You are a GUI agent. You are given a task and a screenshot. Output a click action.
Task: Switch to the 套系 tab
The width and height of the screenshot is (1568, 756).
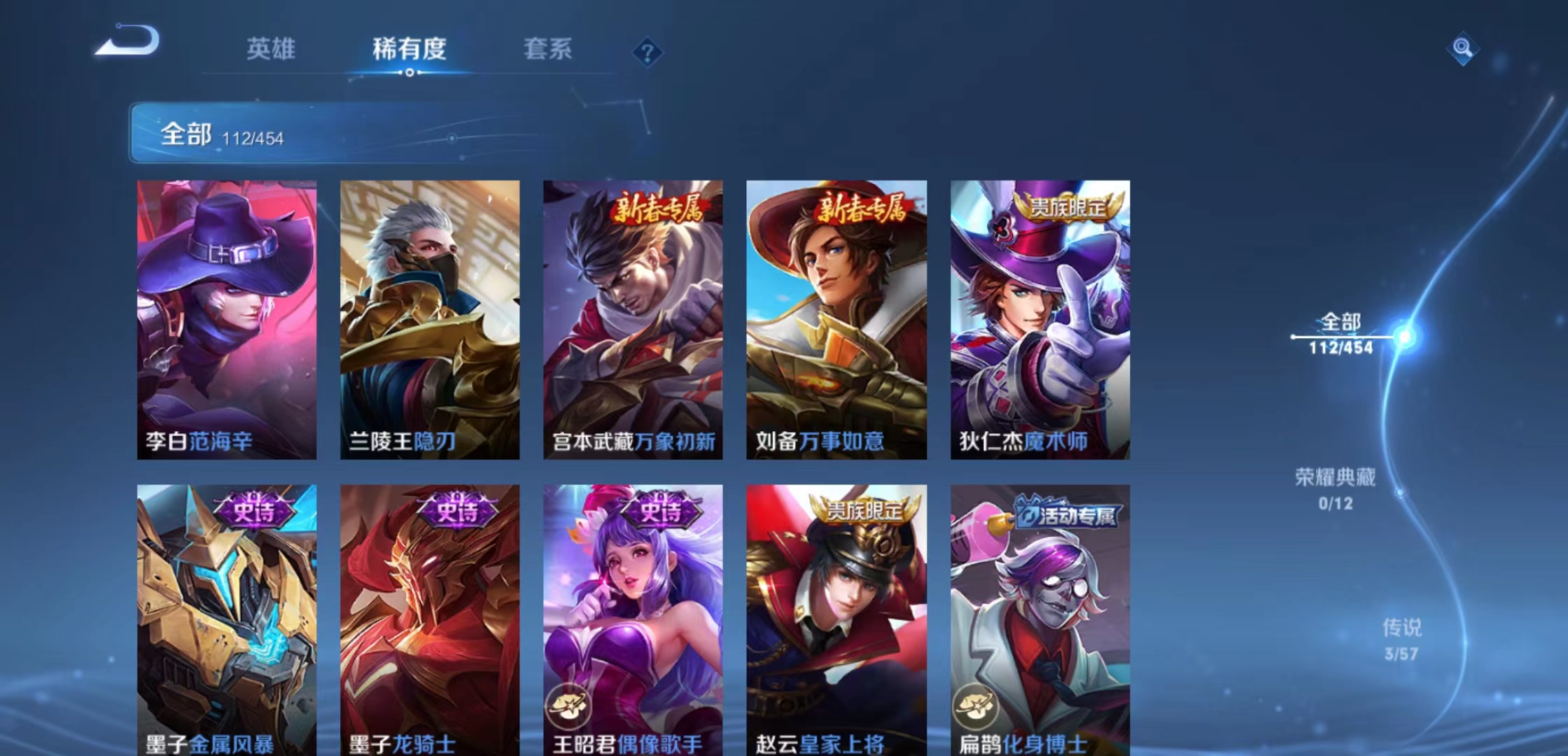click(x=547, y=48)
